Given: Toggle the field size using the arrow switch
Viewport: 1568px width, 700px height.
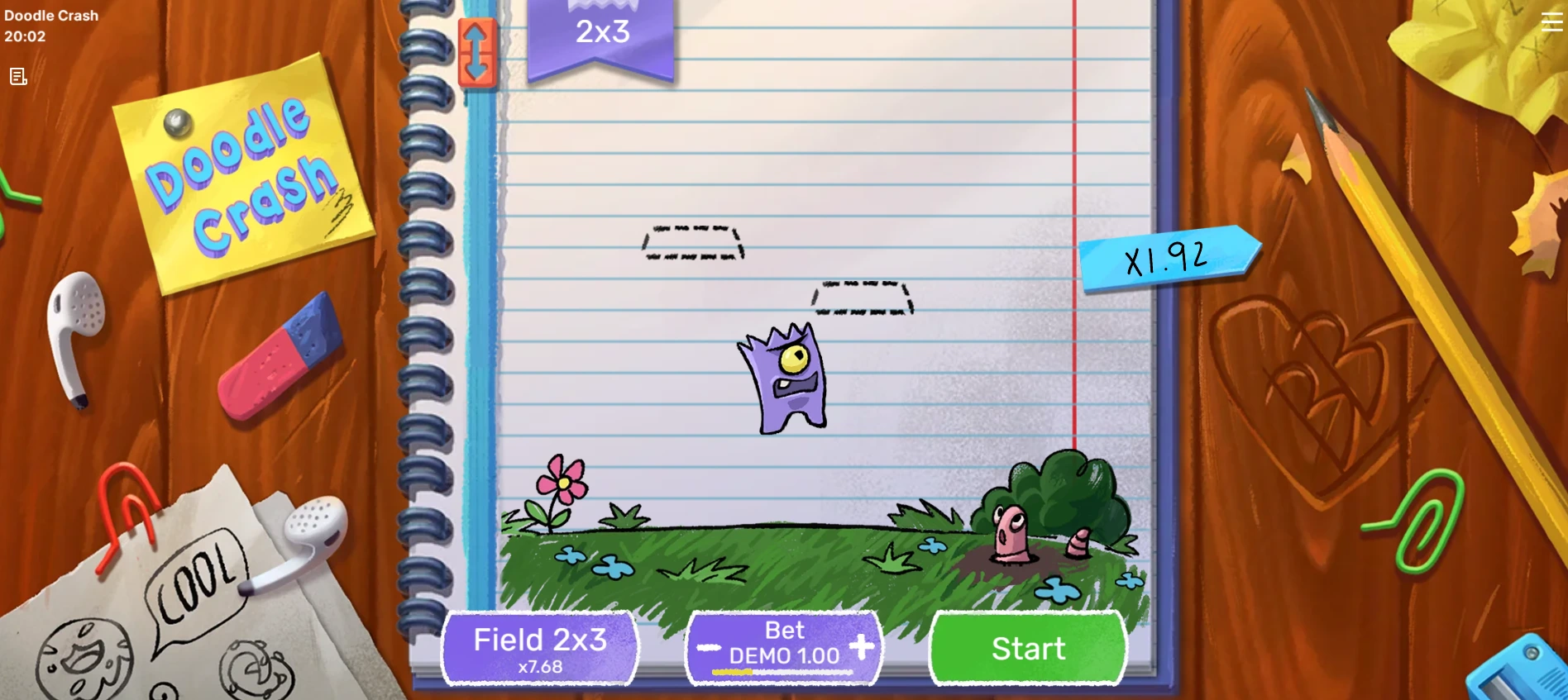Looking at the screenshot, I should click(x=477, y=51).
